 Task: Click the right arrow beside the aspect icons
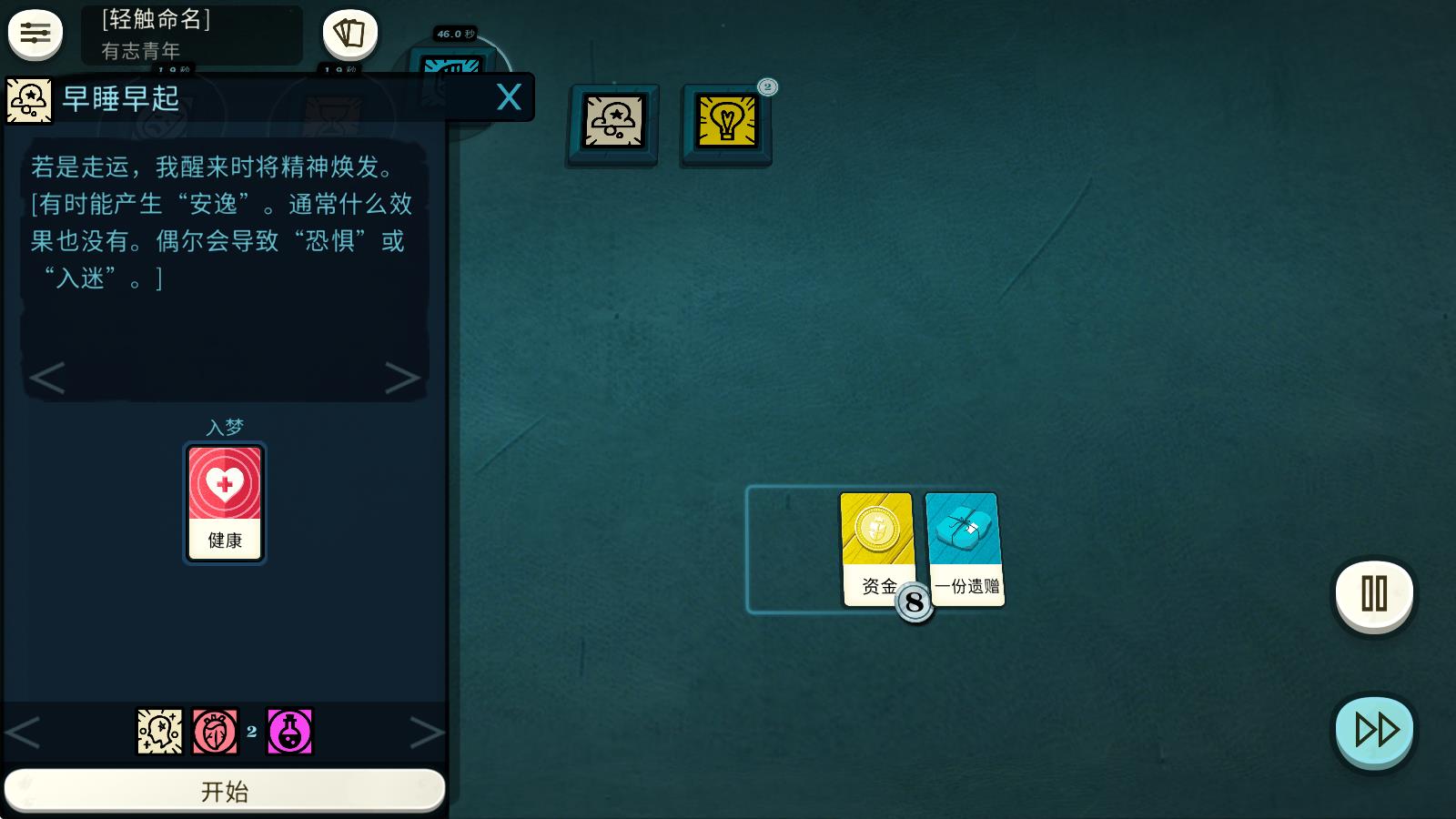(x=428, y=731)
